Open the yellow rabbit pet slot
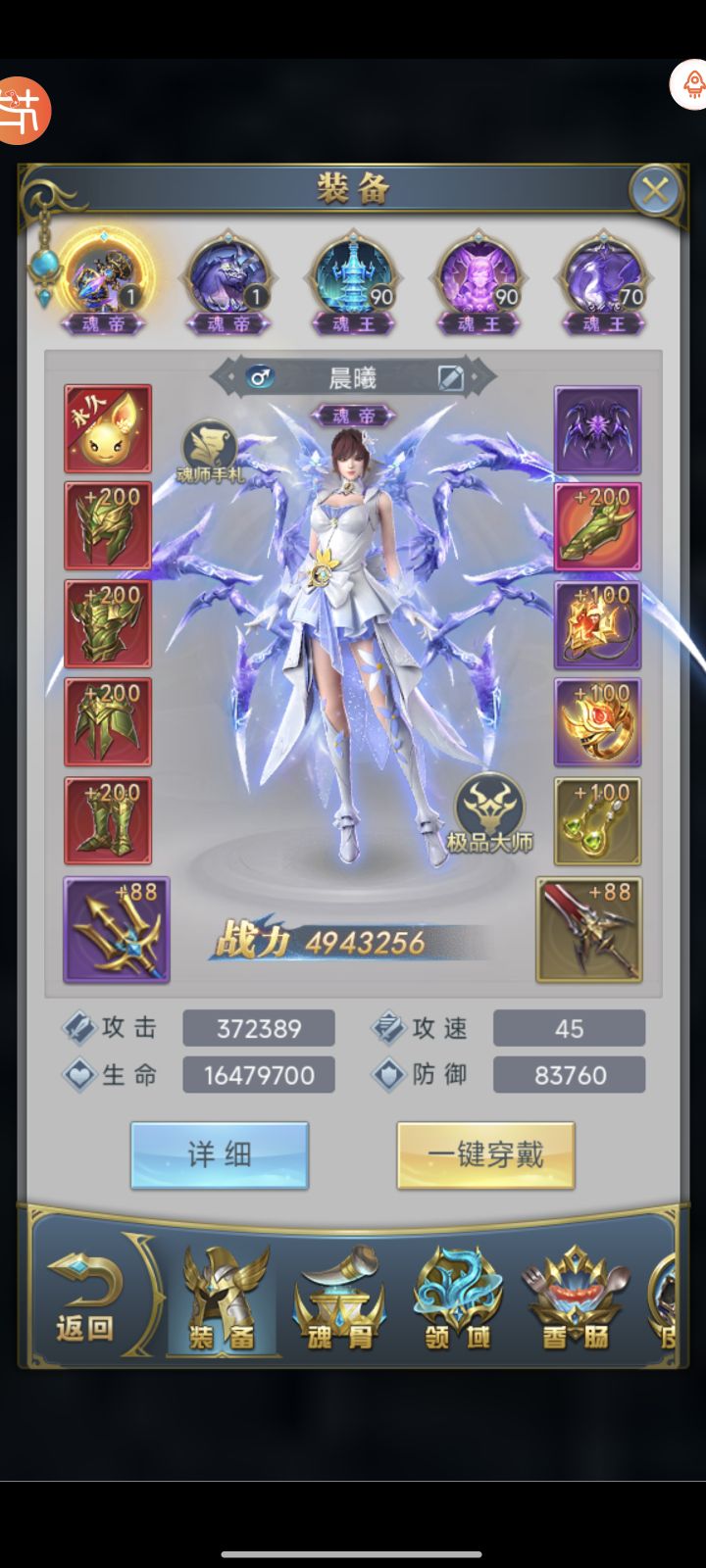 108,428
